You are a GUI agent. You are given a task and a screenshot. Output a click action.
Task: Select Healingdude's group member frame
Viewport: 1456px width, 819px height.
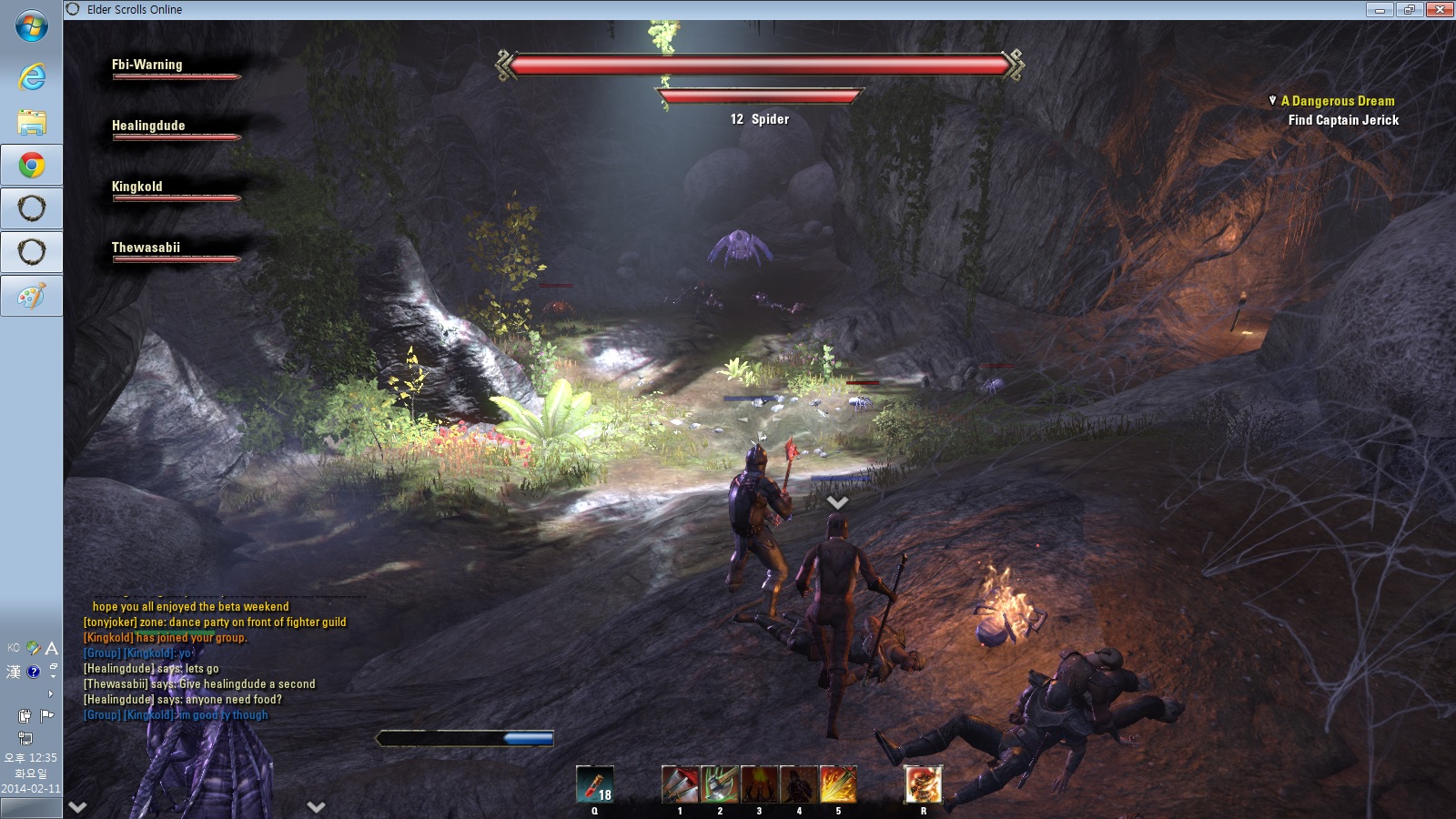point(148,126)
